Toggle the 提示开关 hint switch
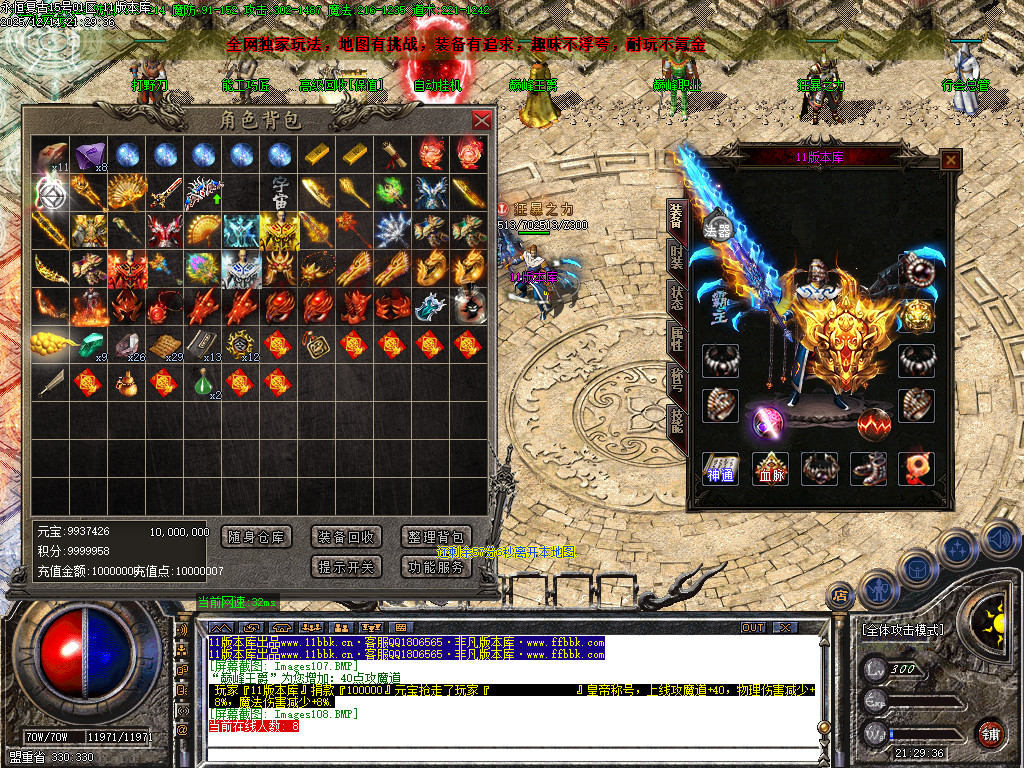The width and height of the screenshot is (1024, 768). click(x=347, y=567)
